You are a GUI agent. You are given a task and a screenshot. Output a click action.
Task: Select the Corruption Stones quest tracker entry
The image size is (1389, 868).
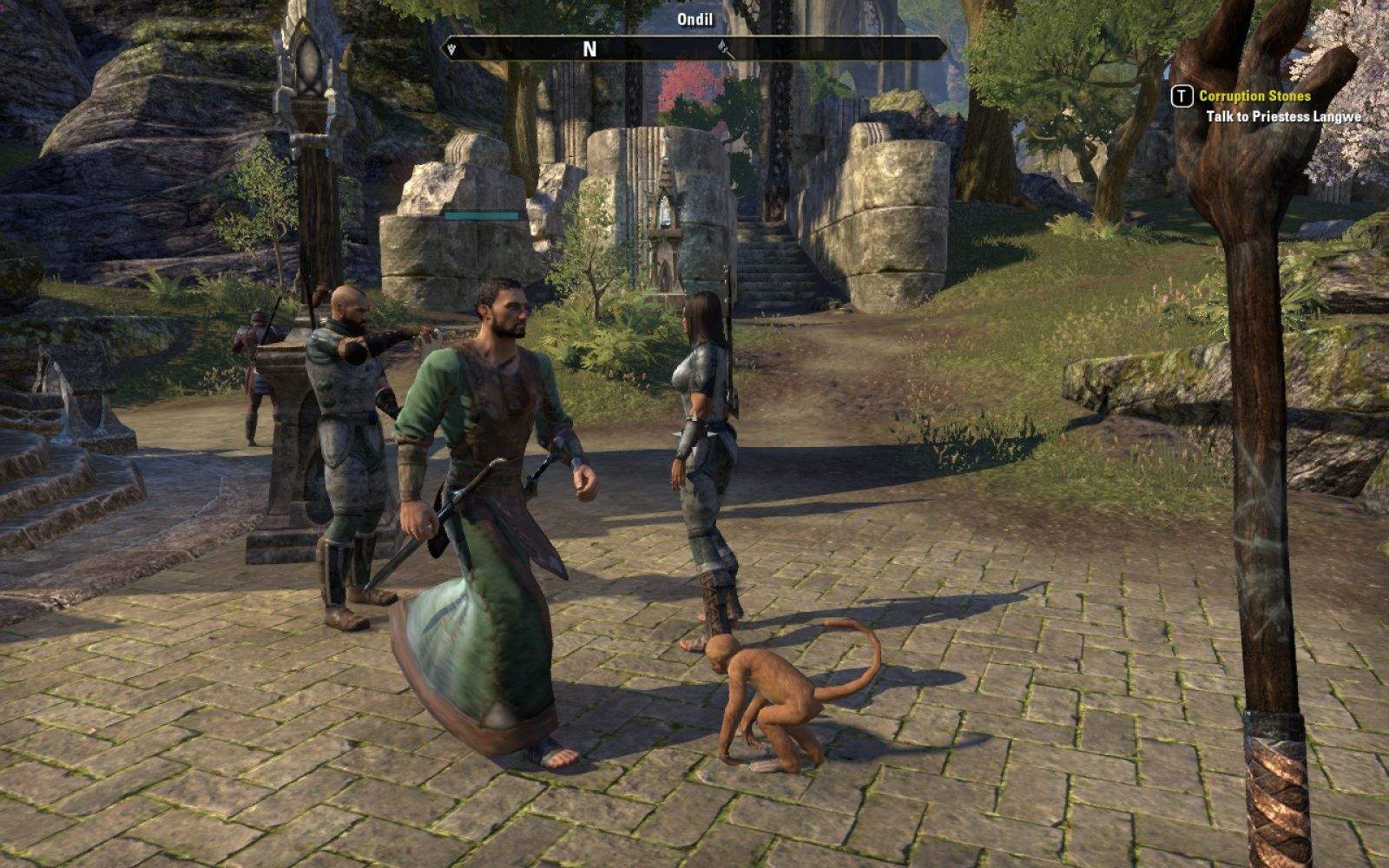point(1254,96)
